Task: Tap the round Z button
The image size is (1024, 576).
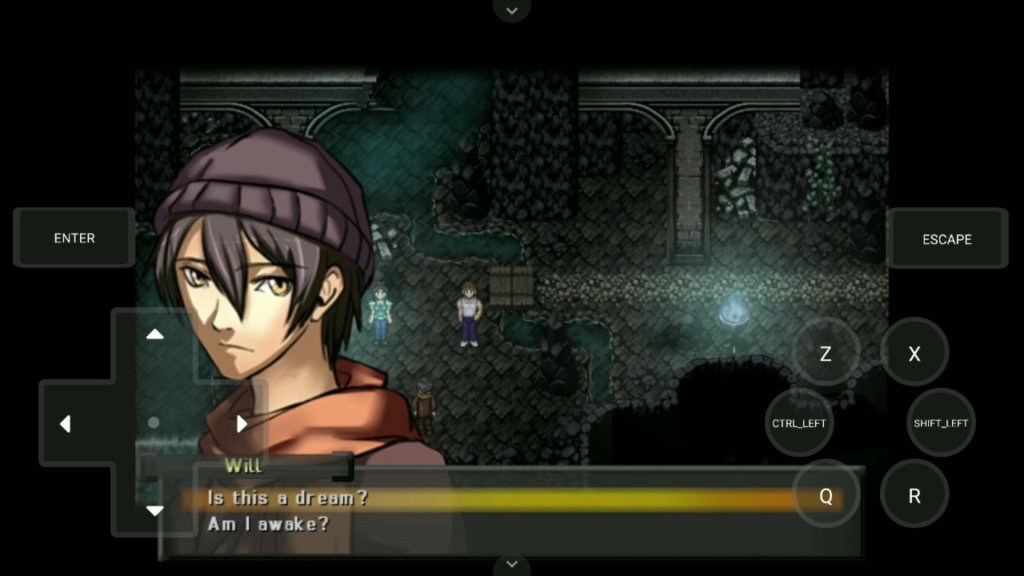Action: 825,354
